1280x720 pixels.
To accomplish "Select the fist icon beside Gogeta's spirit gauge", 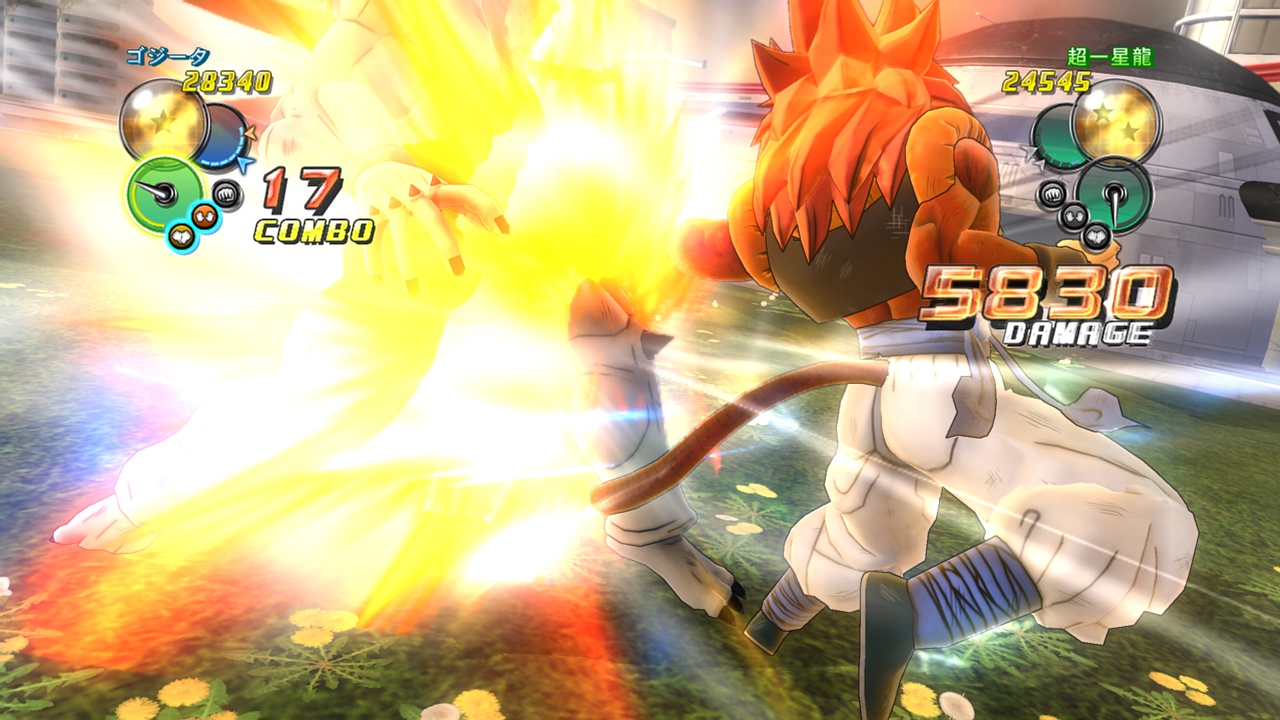I will pyautogui.click(x=227, y=193).
